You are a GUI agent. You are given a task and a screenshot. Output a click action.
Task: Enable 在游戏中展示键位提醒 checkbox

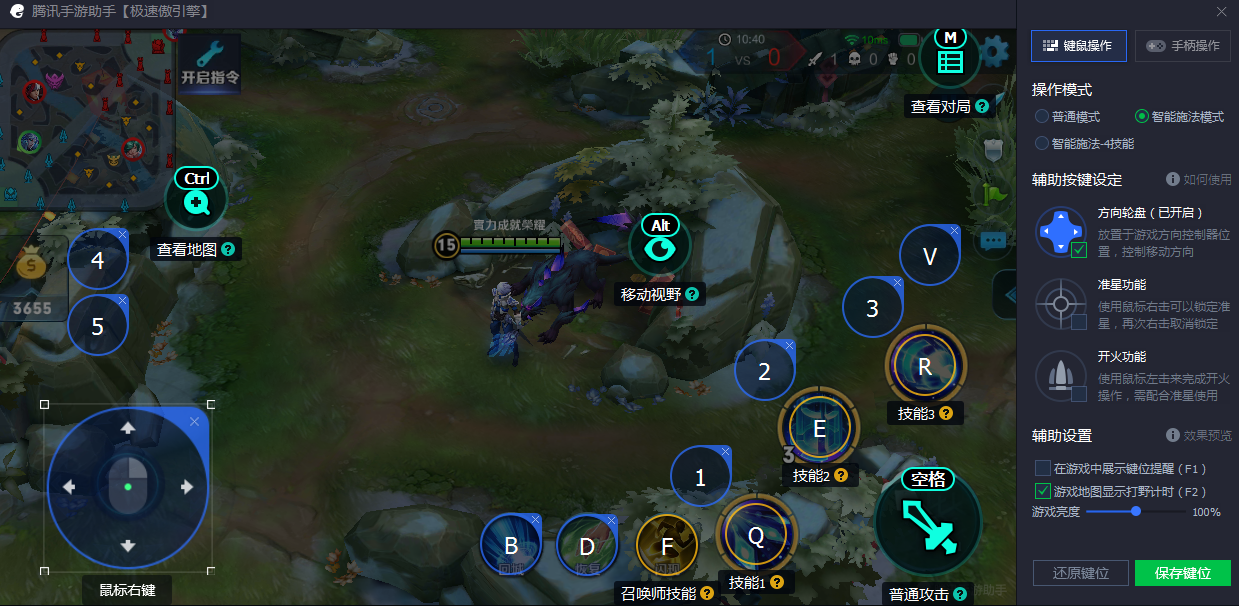(x=1043, y=468)
